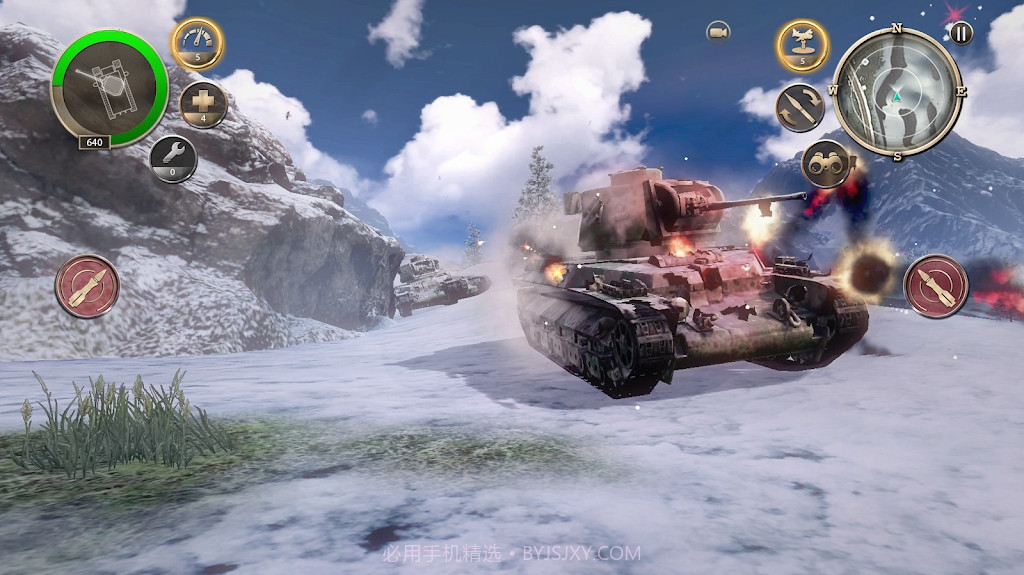The width and height of the screenshot is (1024, 575).
Task: Toggle the video camera view icon
Action: (x=718, y=32)
